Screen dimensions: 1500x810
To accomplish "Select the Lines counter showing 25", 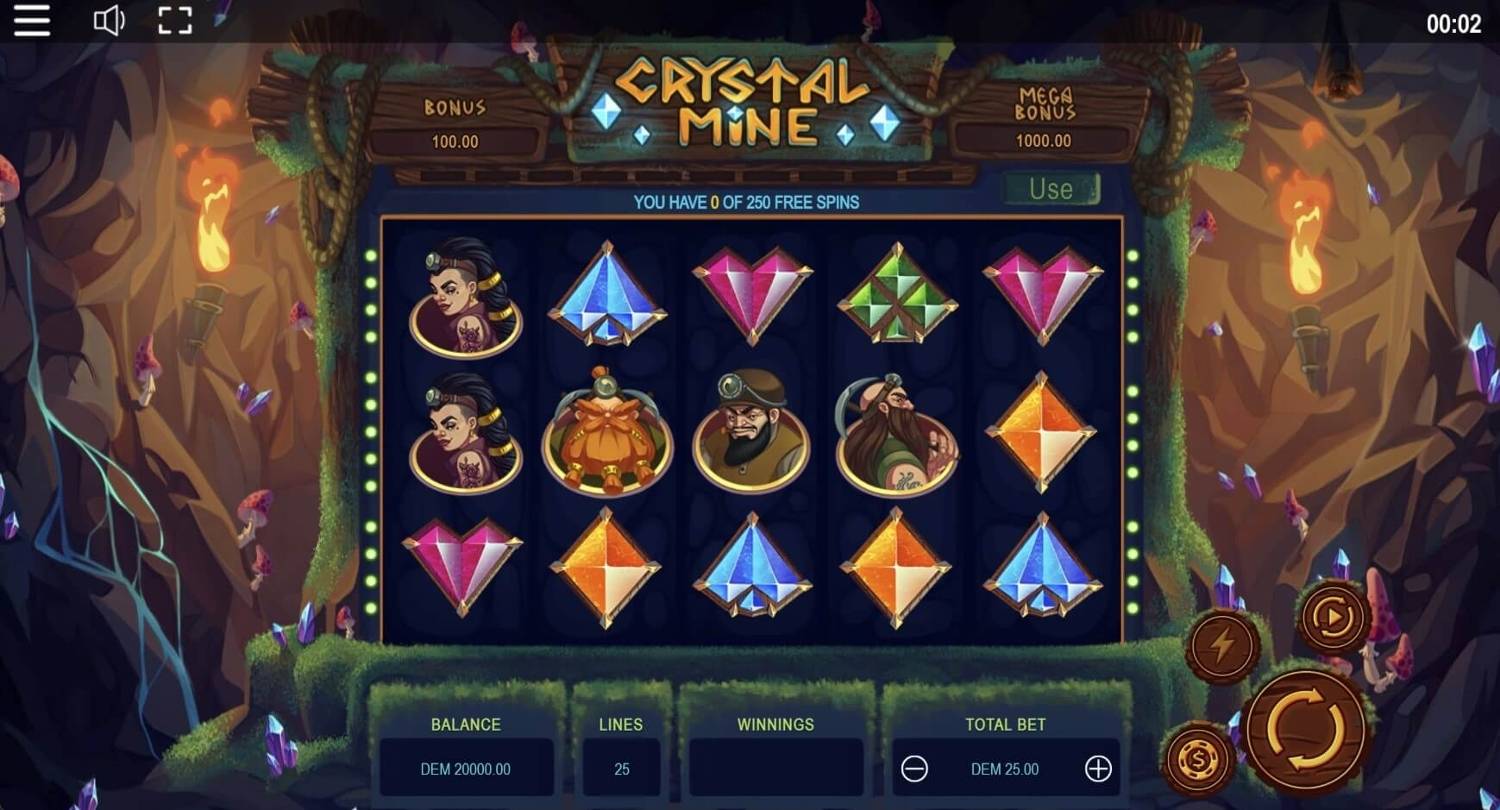I will click(x=621, y=769).
